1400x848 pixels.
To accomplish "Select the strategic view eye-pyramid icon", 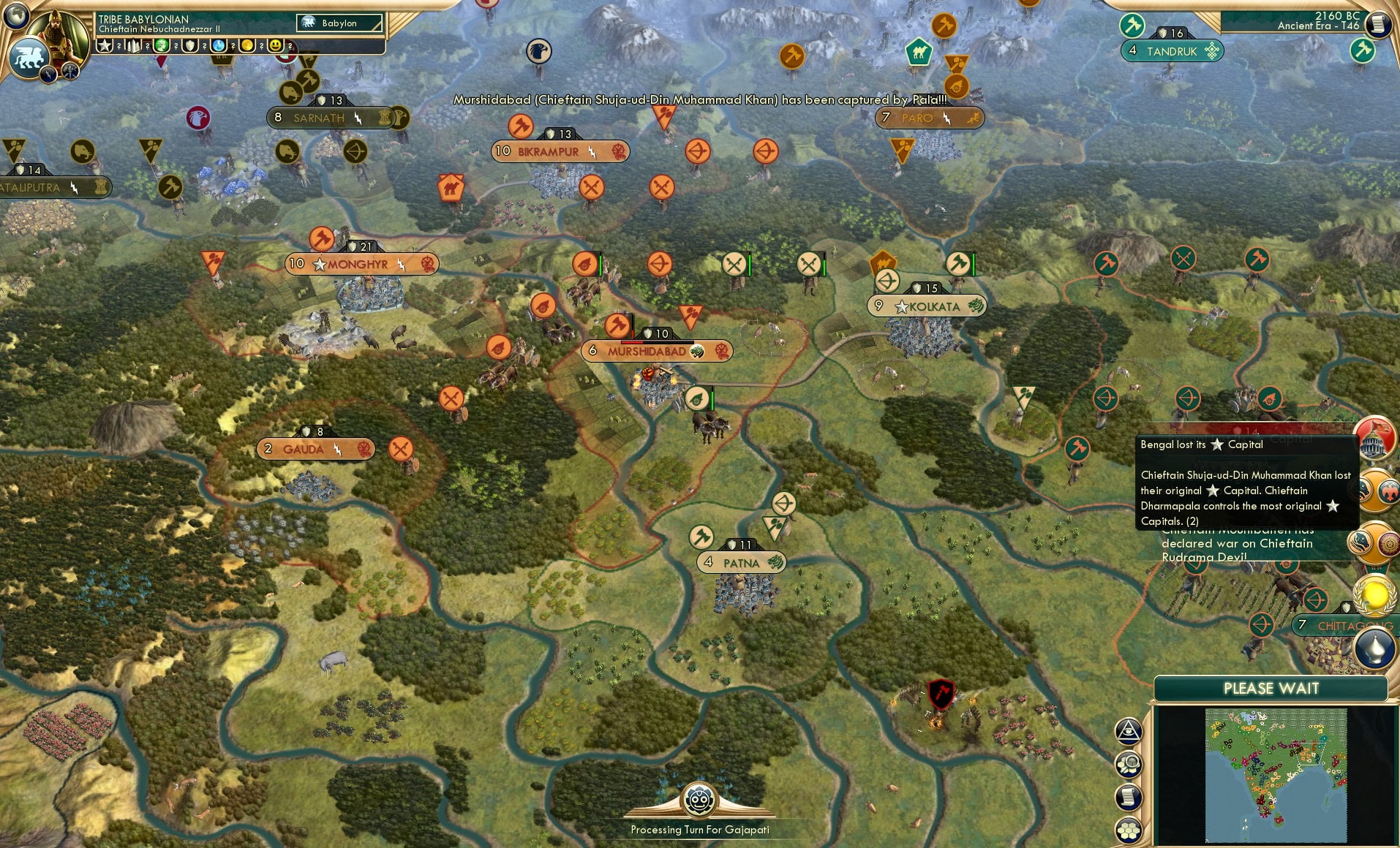I will [1129, 733].
